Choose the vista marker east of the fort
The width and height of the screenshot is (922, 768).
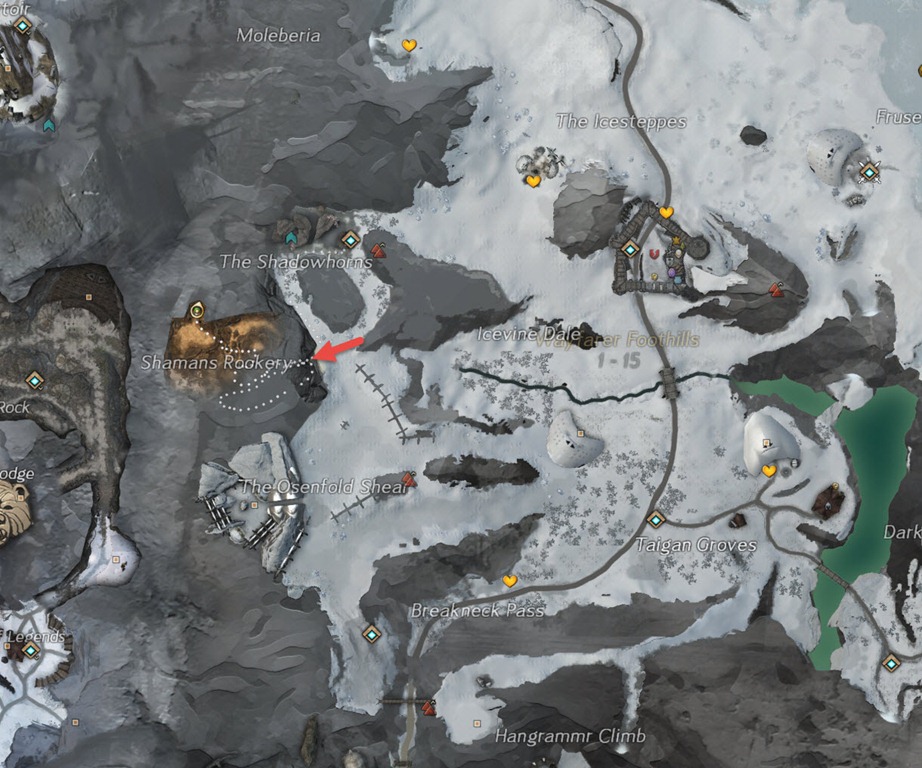[776, 290]
